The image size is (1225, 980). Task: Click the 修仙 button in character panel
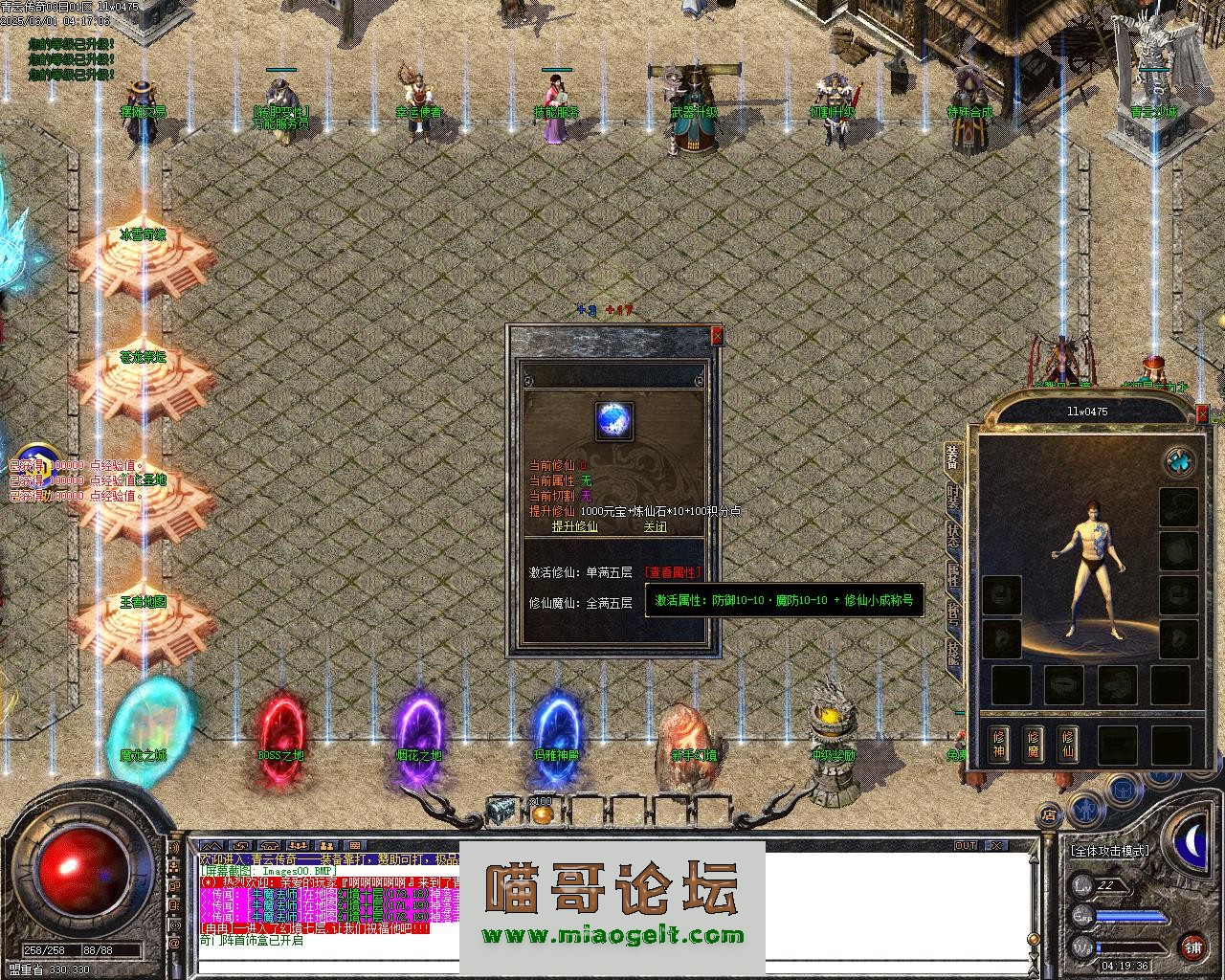click(1068, 744)
